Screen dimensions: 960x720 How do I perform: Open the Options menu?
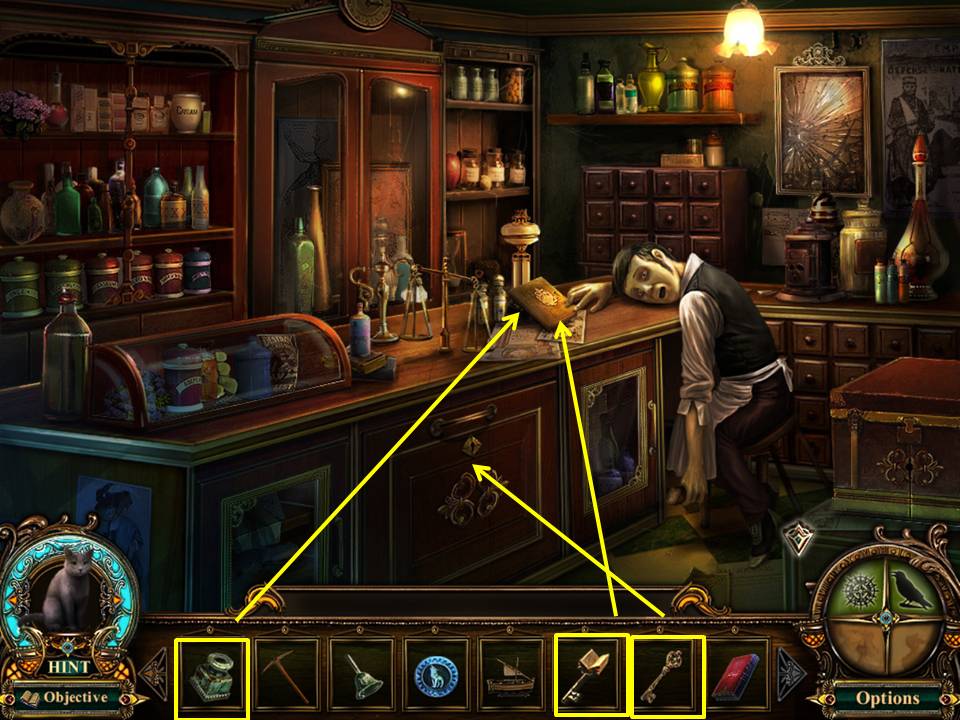tap(887, 697)
